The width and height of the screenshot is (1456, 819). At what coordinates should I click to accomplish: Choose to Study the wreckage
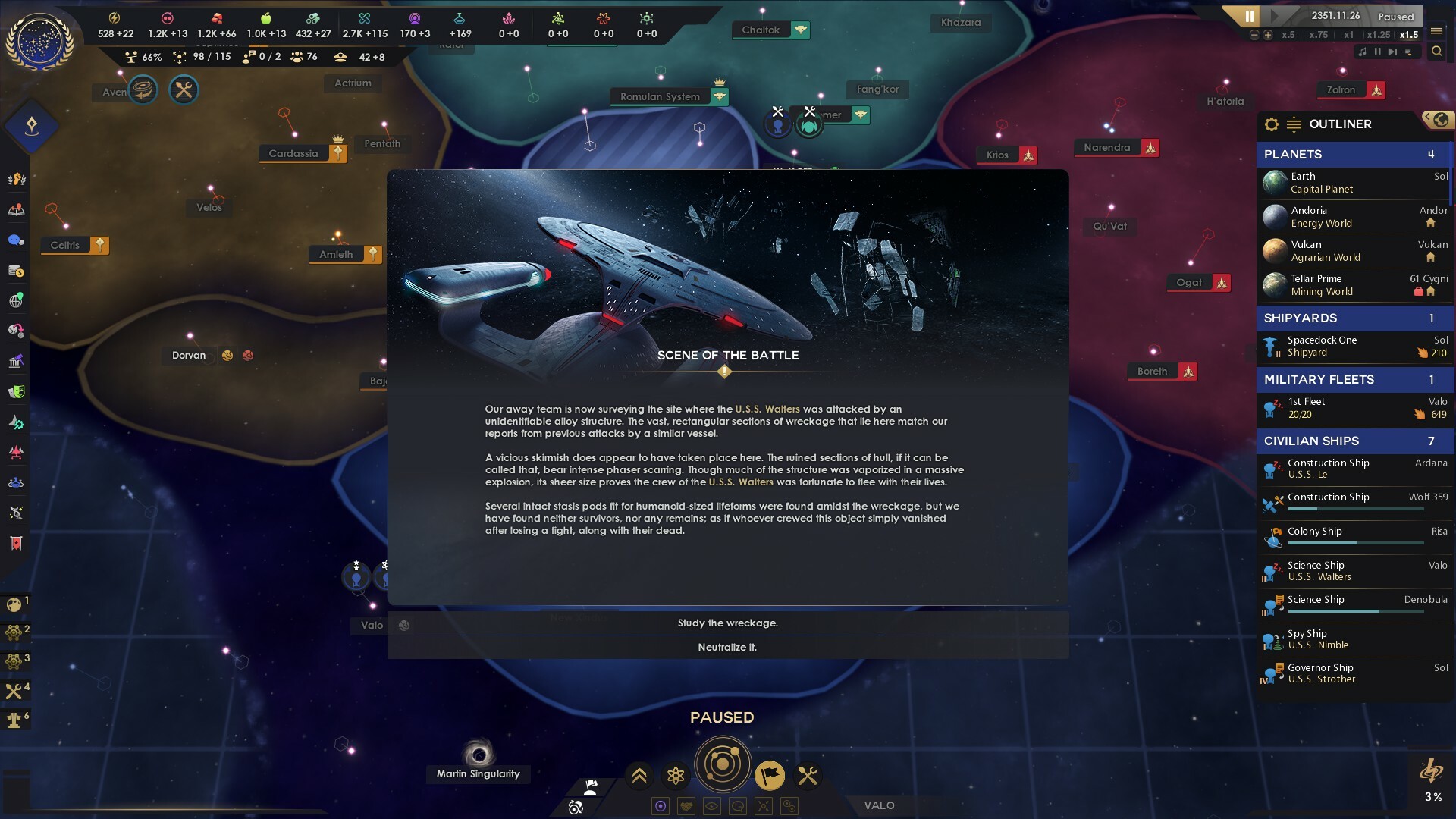pyautogui.click(x=726, y=623)
